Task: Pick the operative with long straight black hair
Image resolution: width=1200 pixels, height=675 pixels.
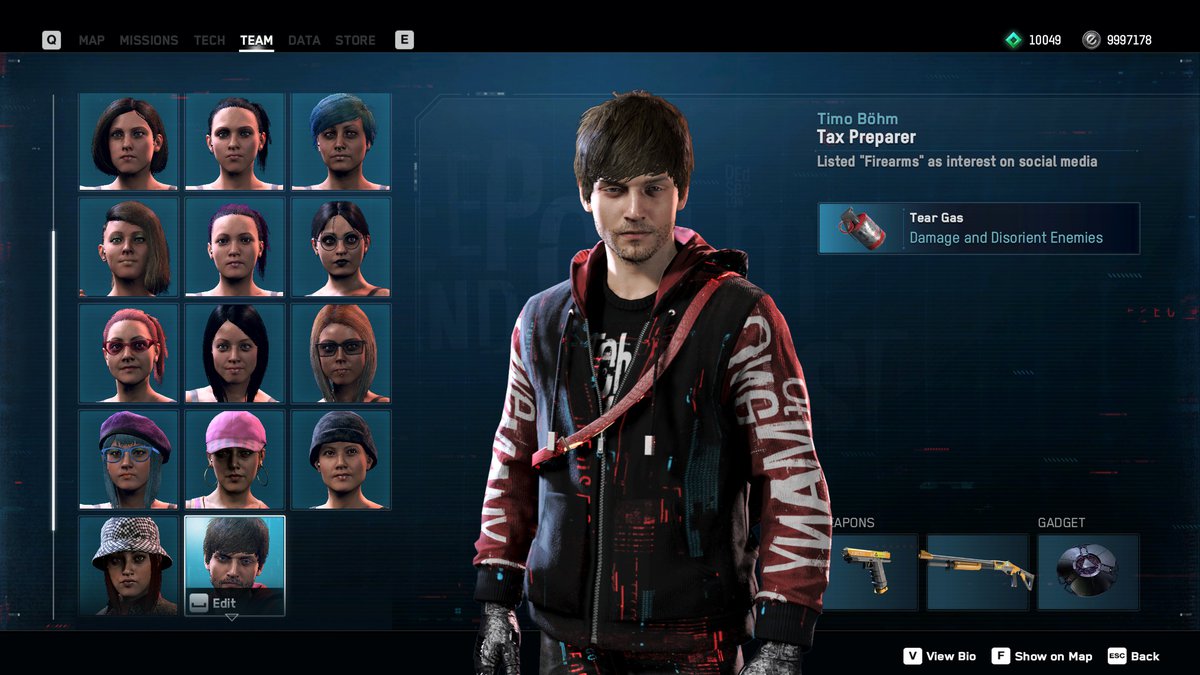Action: coord(235,353)
